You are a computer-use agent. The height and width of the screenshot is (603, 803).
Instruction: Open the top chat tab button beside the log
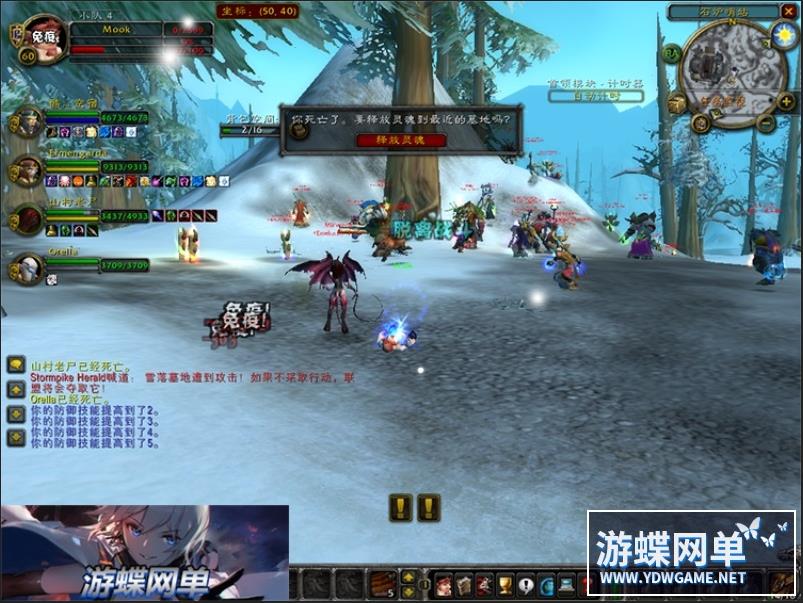pos(16,366)
